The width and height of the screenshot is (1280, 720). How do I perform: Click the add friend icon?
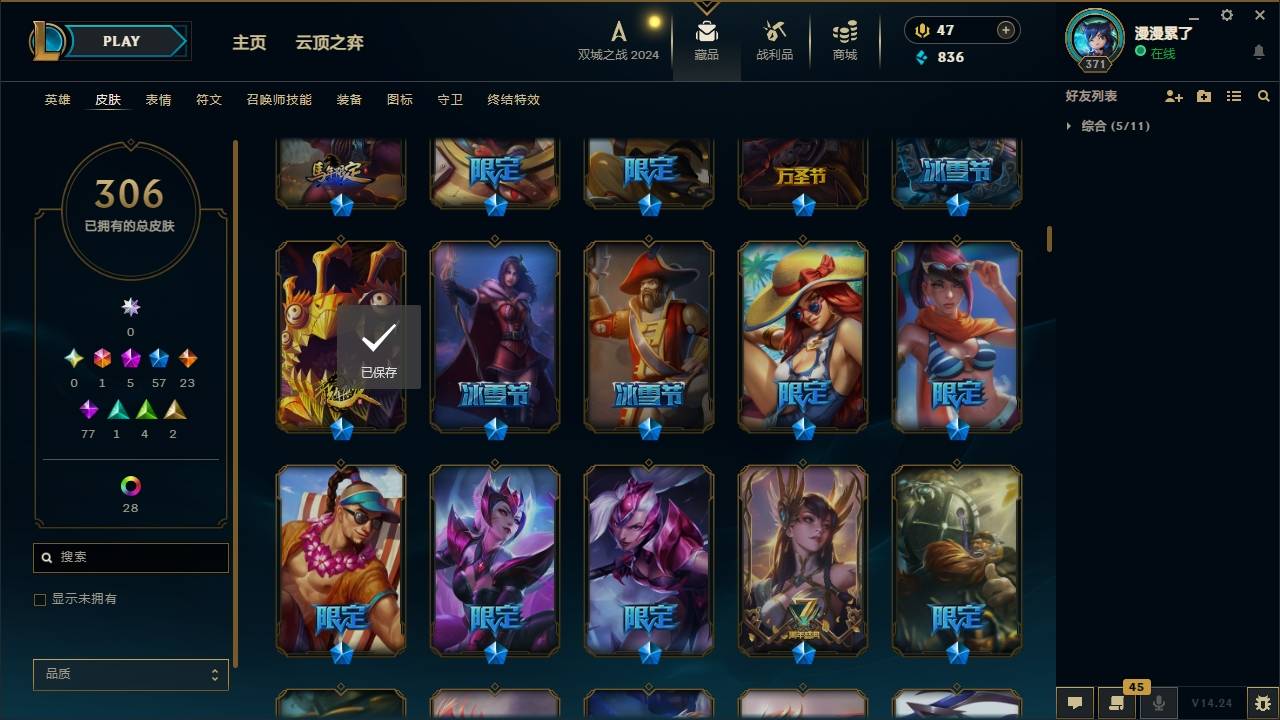[1171, 95]
